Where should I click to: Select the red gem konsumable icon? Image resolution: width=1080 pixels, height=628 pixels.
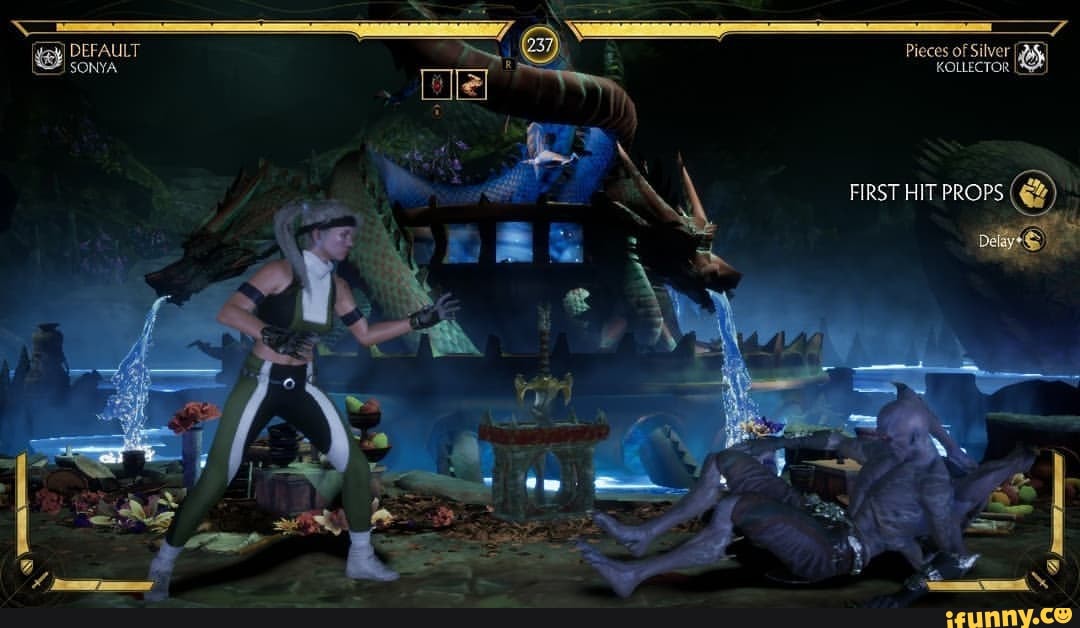tap(437, 85)
